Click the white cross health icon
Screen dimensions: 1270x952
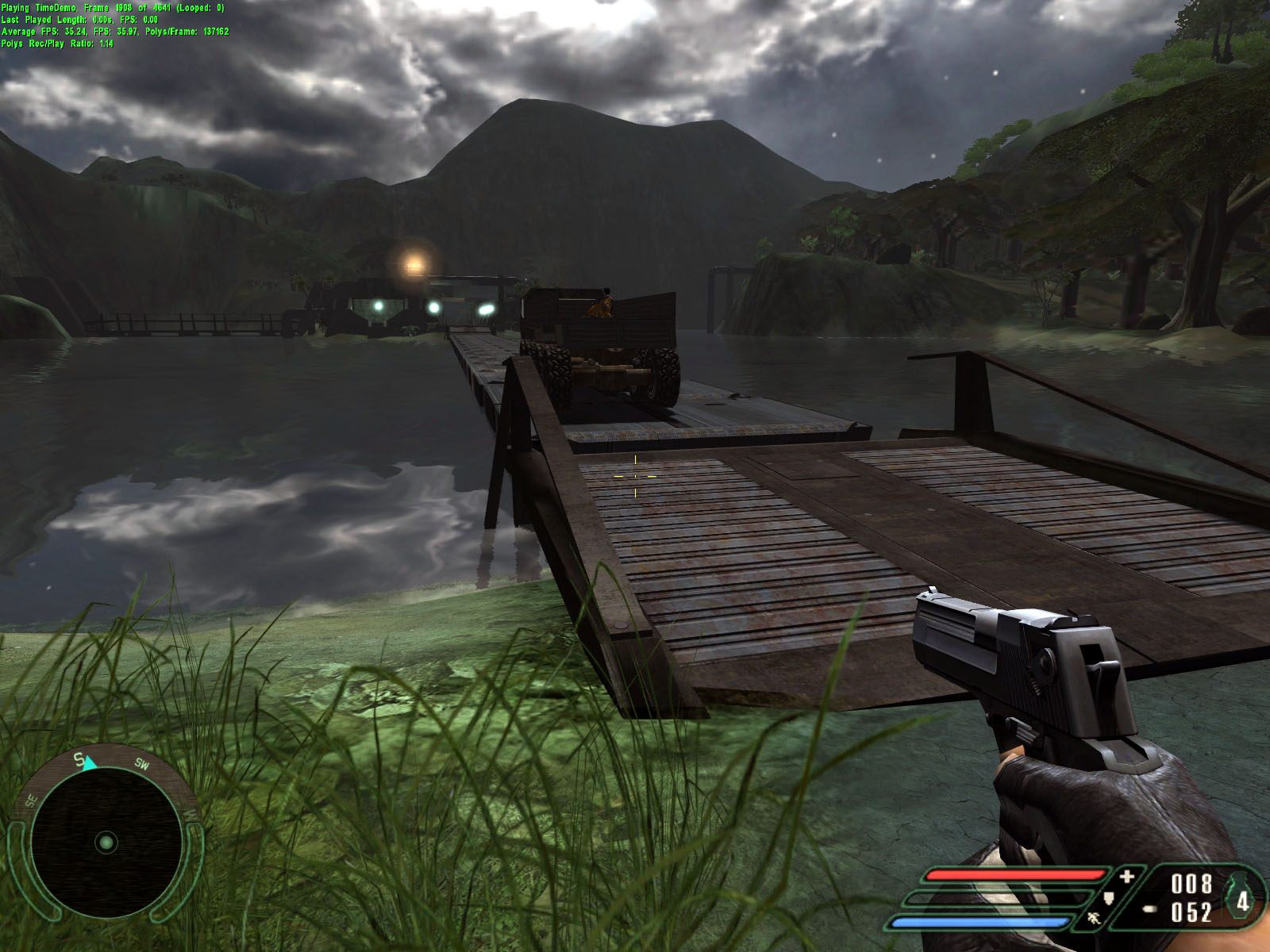[x=1127, y=877]
